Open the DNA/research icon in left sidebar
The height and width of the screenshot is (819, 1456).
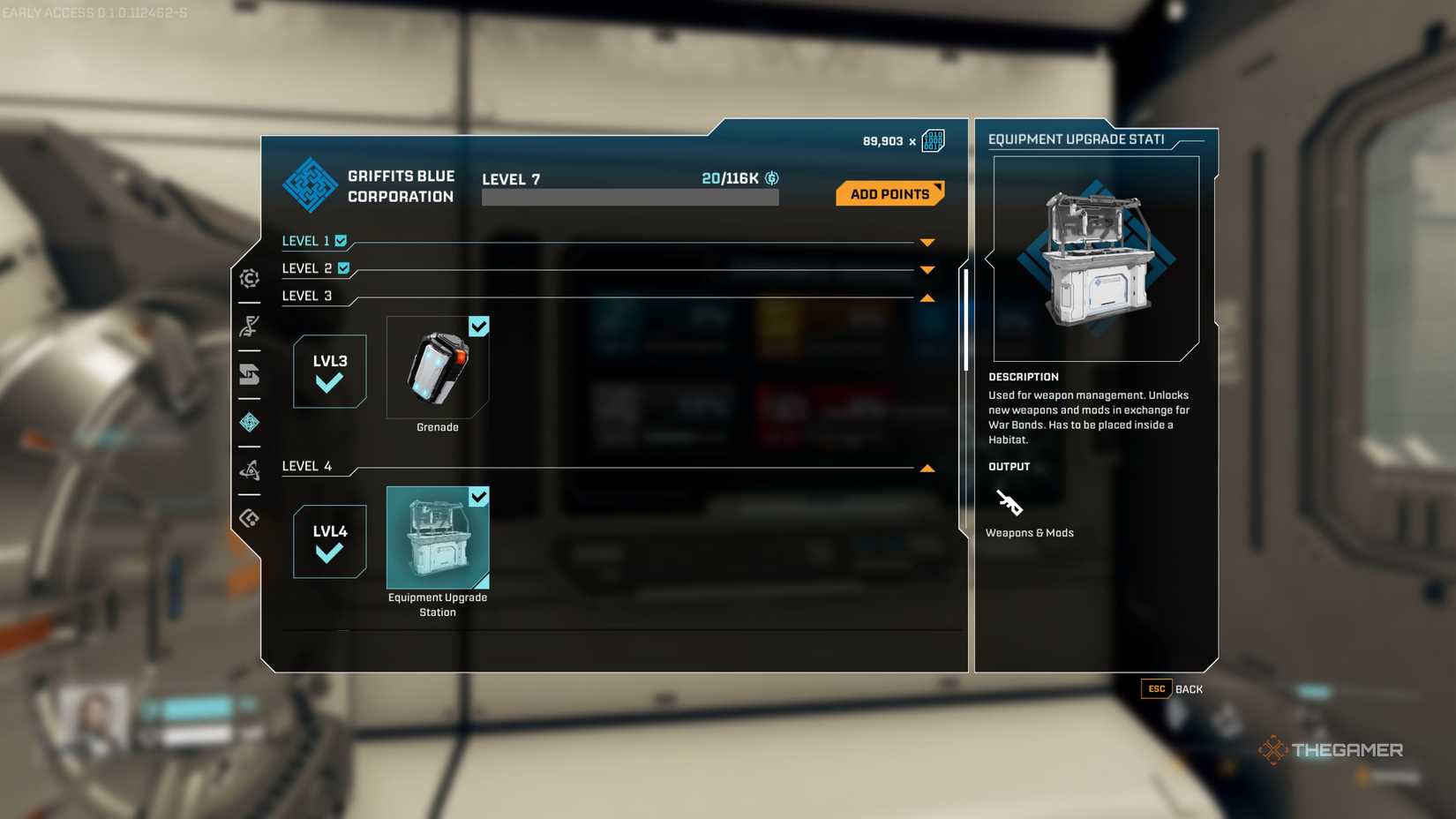point(250,327)
